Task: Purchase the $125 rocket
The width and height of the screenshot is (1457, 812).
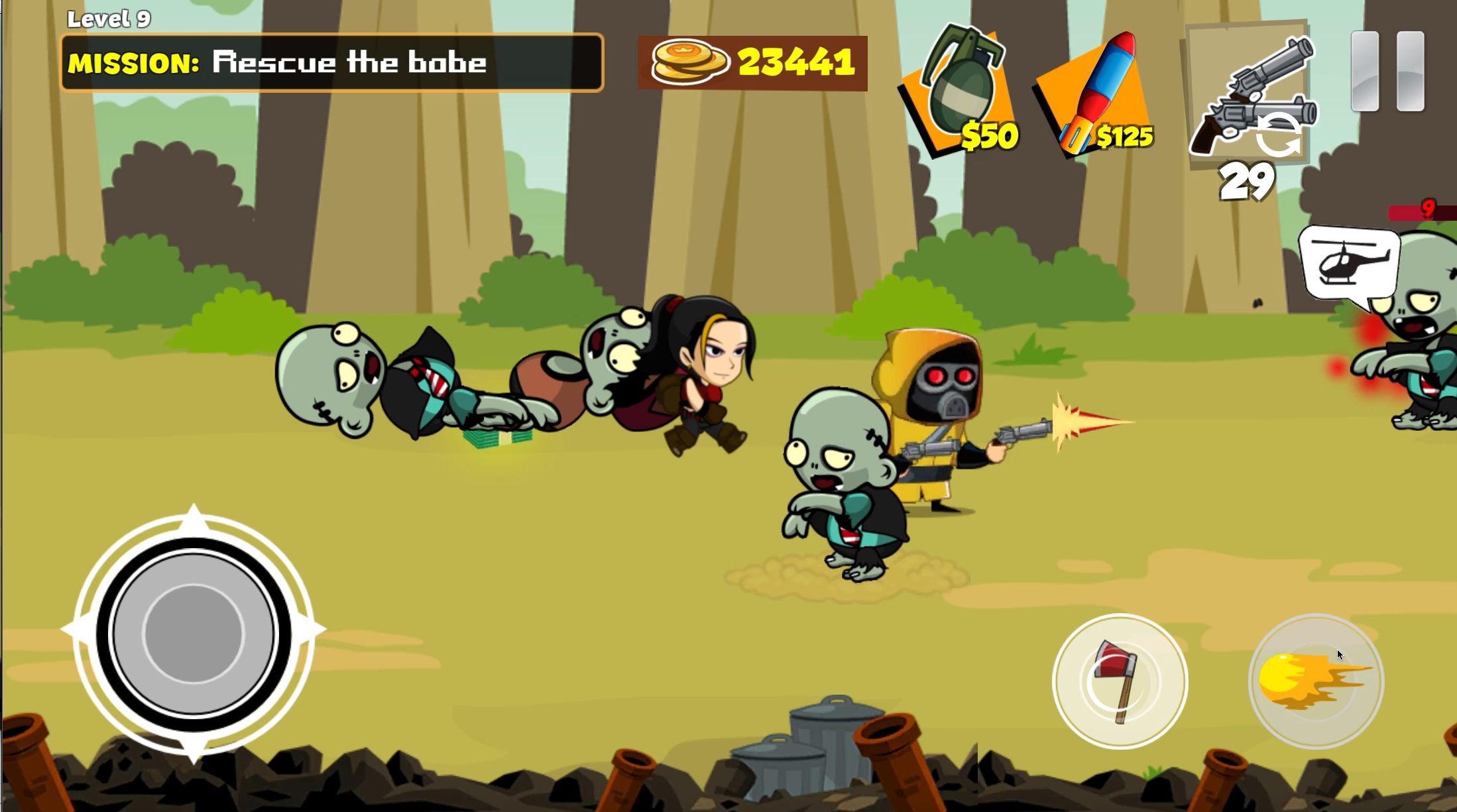Action: 1095,93
